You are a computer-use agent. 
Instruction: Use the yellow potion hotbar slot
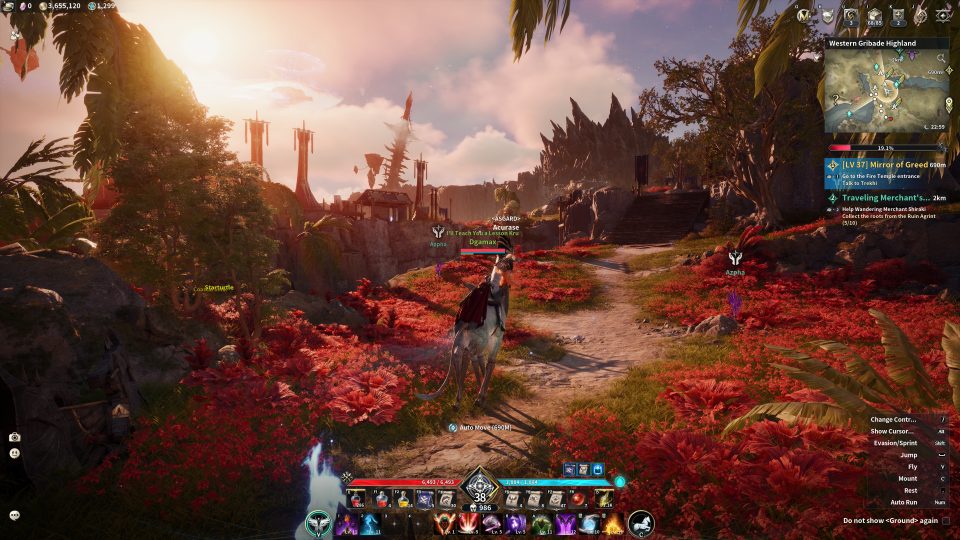tap(403, 499)
